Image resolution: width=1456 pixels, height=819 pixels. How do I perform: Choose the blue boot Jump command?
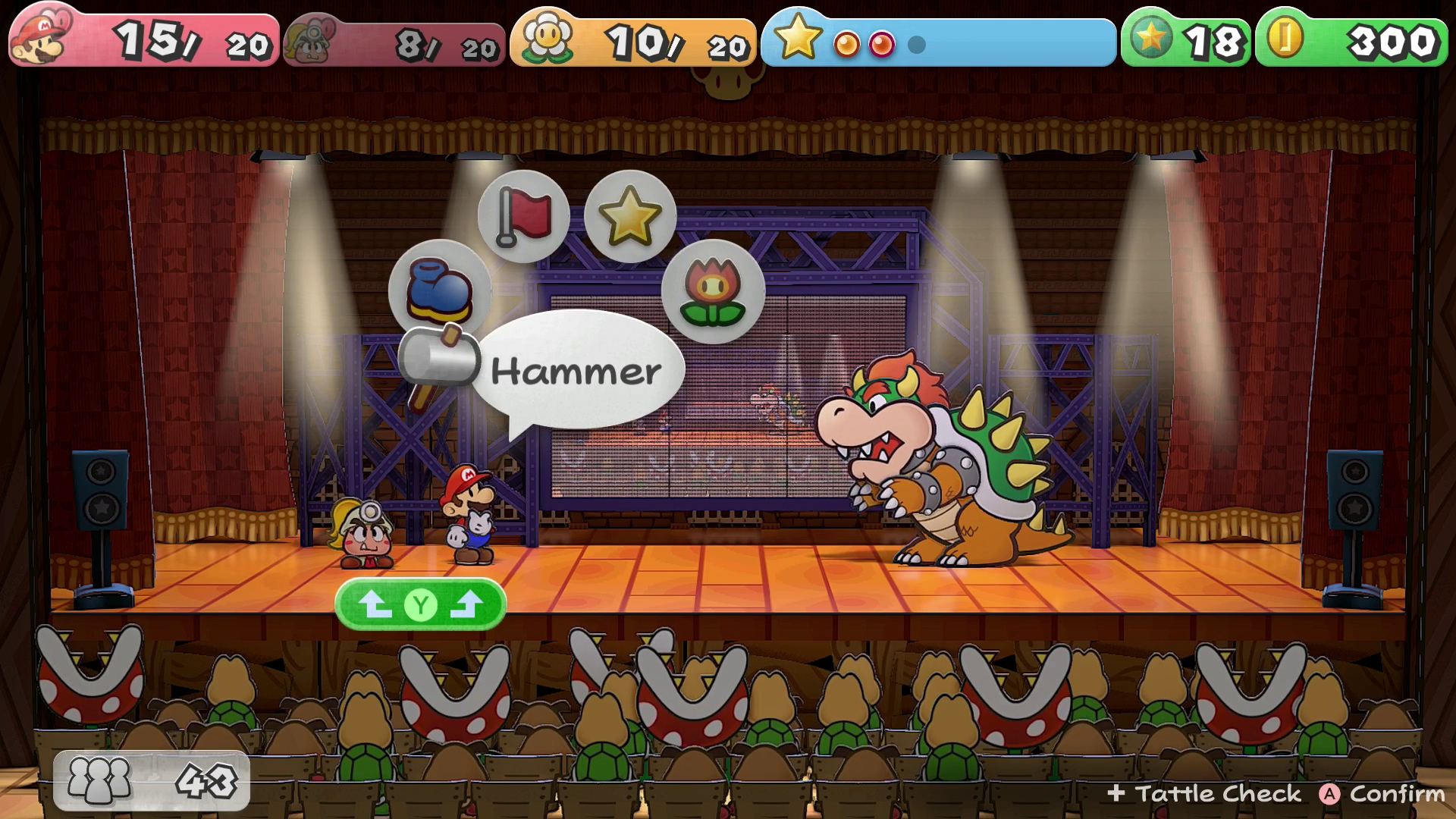(439, 290)
